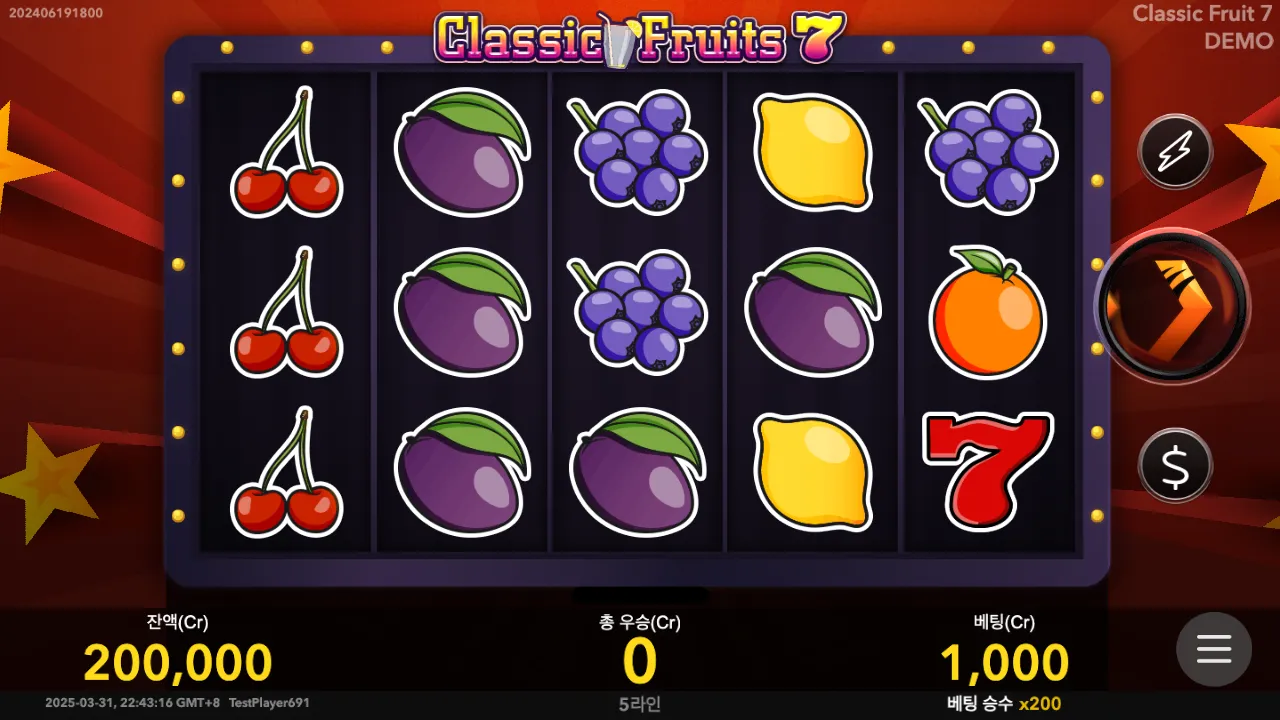
Task: Open the 베팅 1,000 bet display
Action: [1005, 660]
